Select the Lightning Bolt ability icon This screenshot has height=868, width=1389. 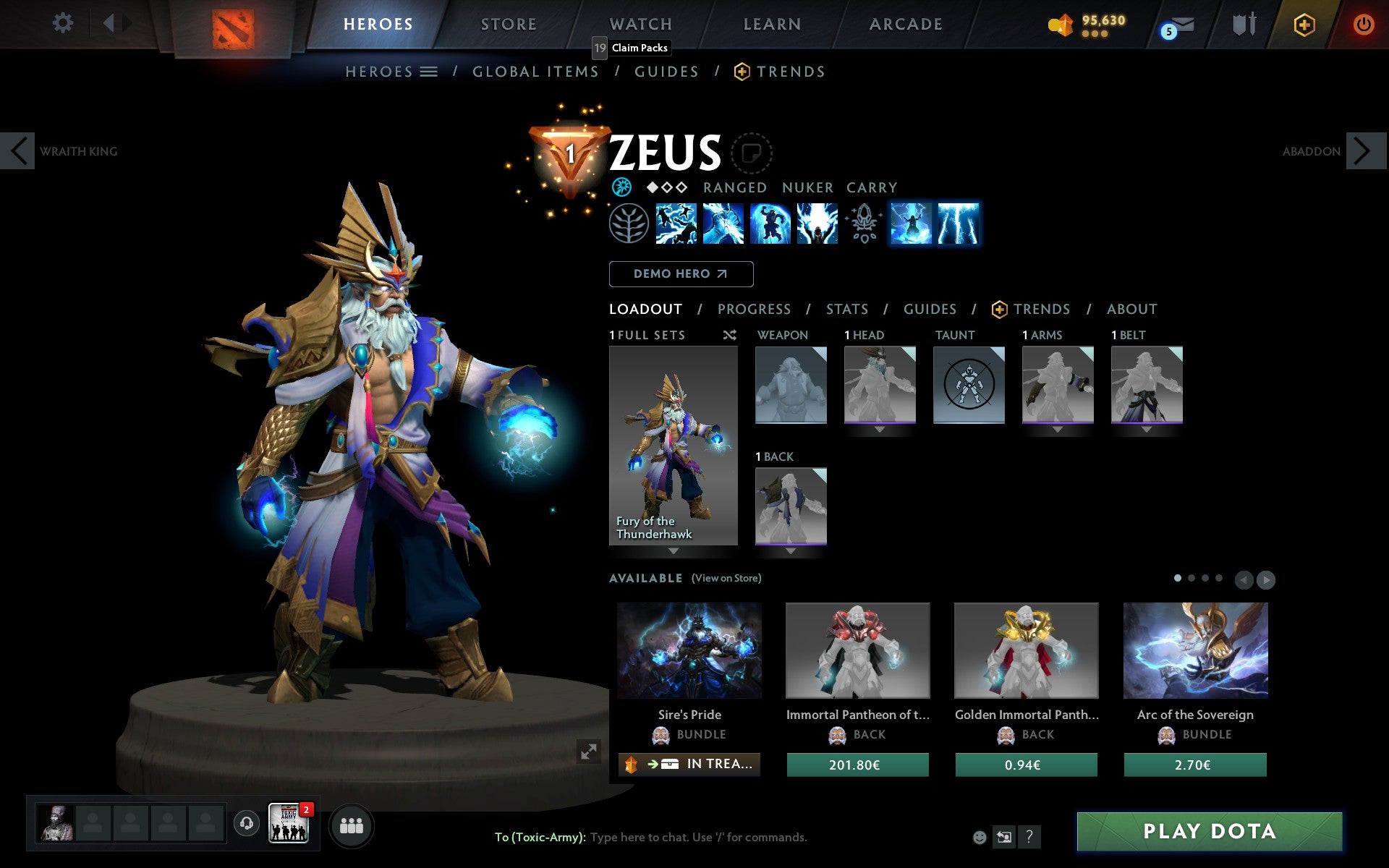pyautogui.click(x=723, y=224)
